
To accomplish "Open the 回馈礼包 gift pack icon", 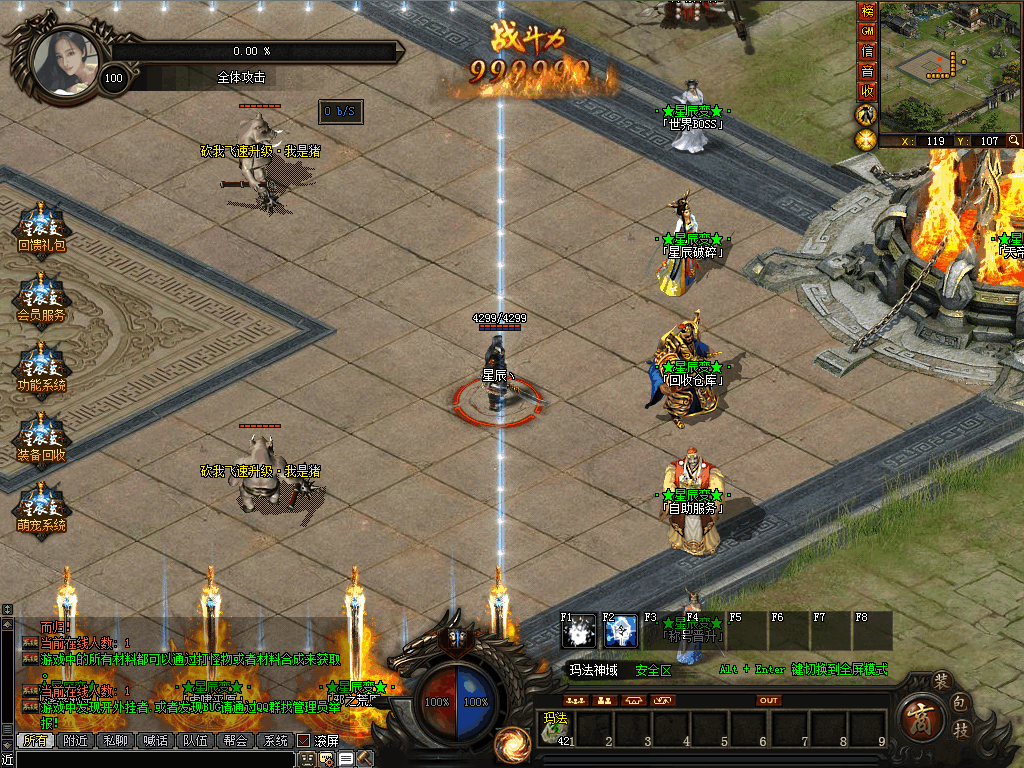I will pyautogui.click(x=41, y=226).
